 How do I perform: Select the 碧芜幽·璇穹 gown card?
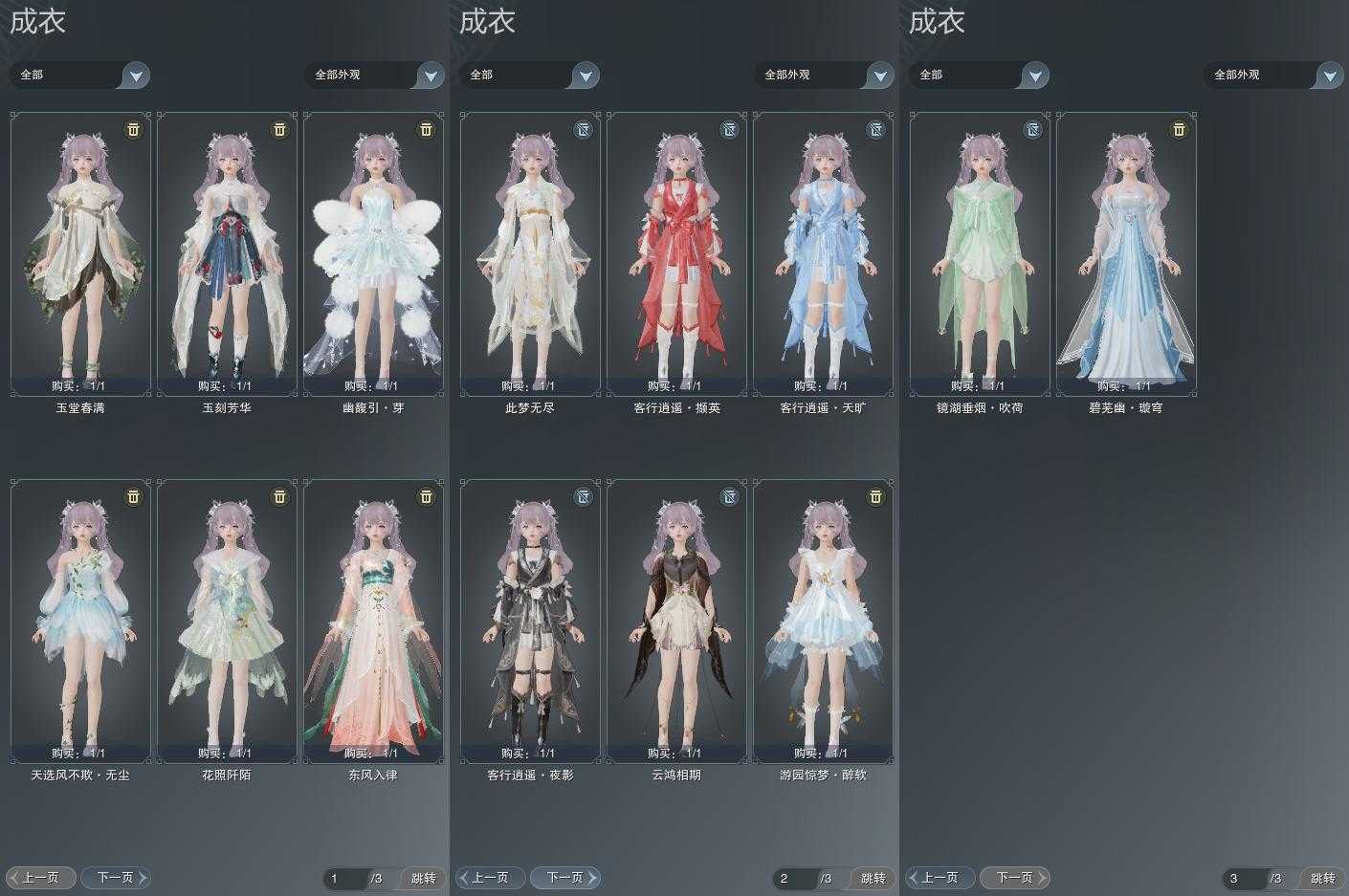[x=1126, y=253]
